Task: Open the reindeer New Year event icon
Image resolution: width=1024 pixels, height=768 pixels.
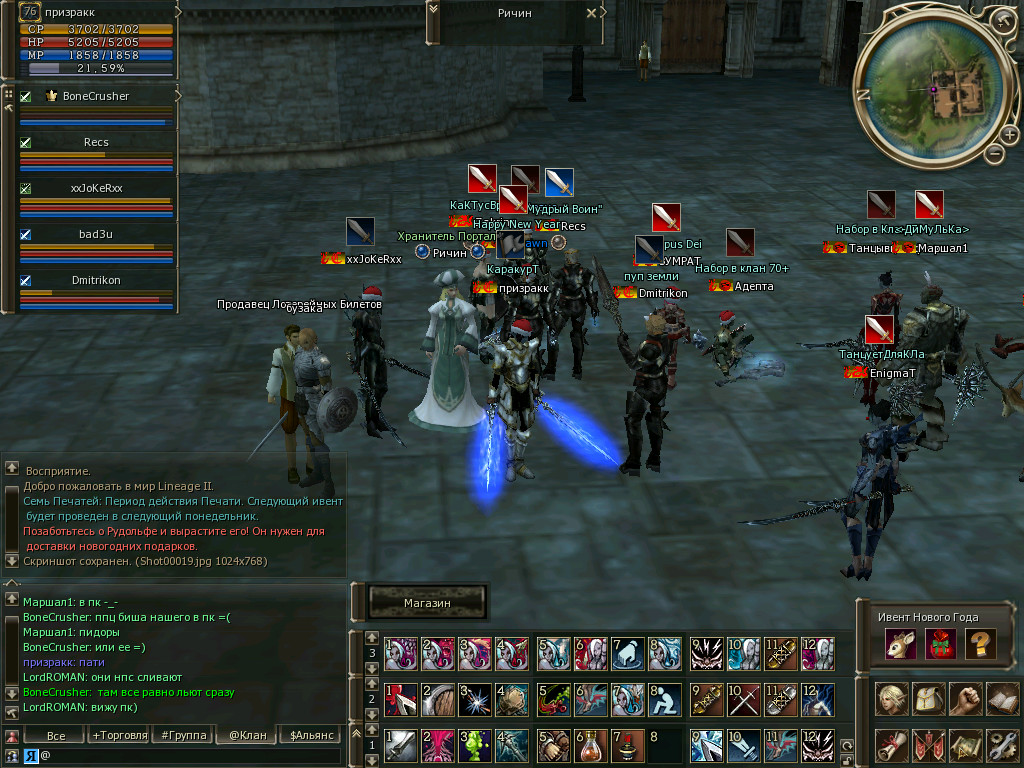Action: (898, 644)
